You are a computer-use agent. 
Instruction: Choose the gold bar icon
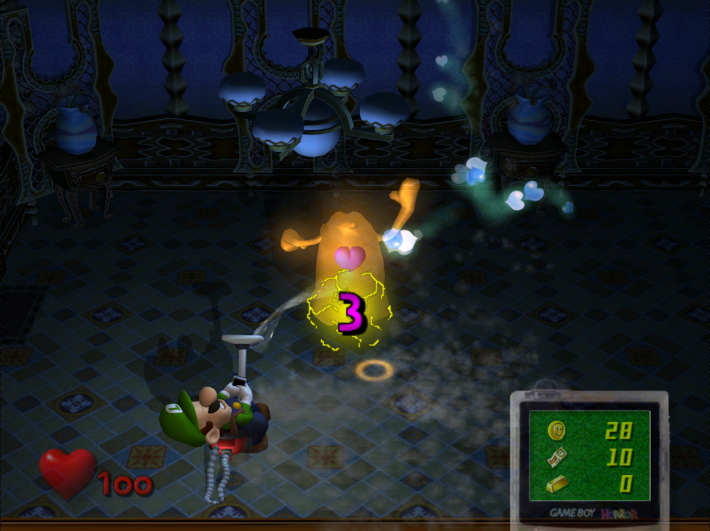point(557,484)
